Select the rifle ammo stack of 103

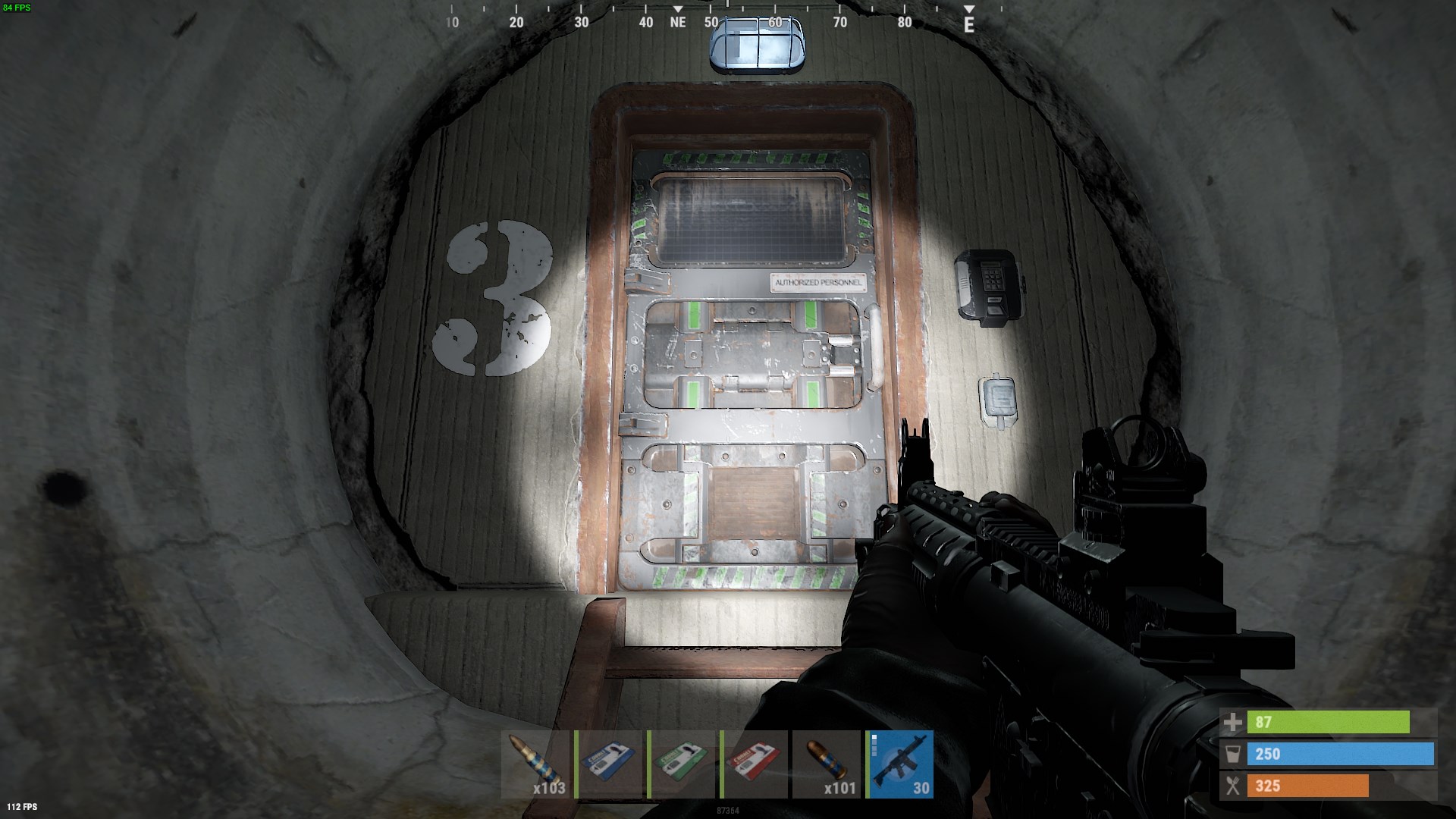point(535,764)
